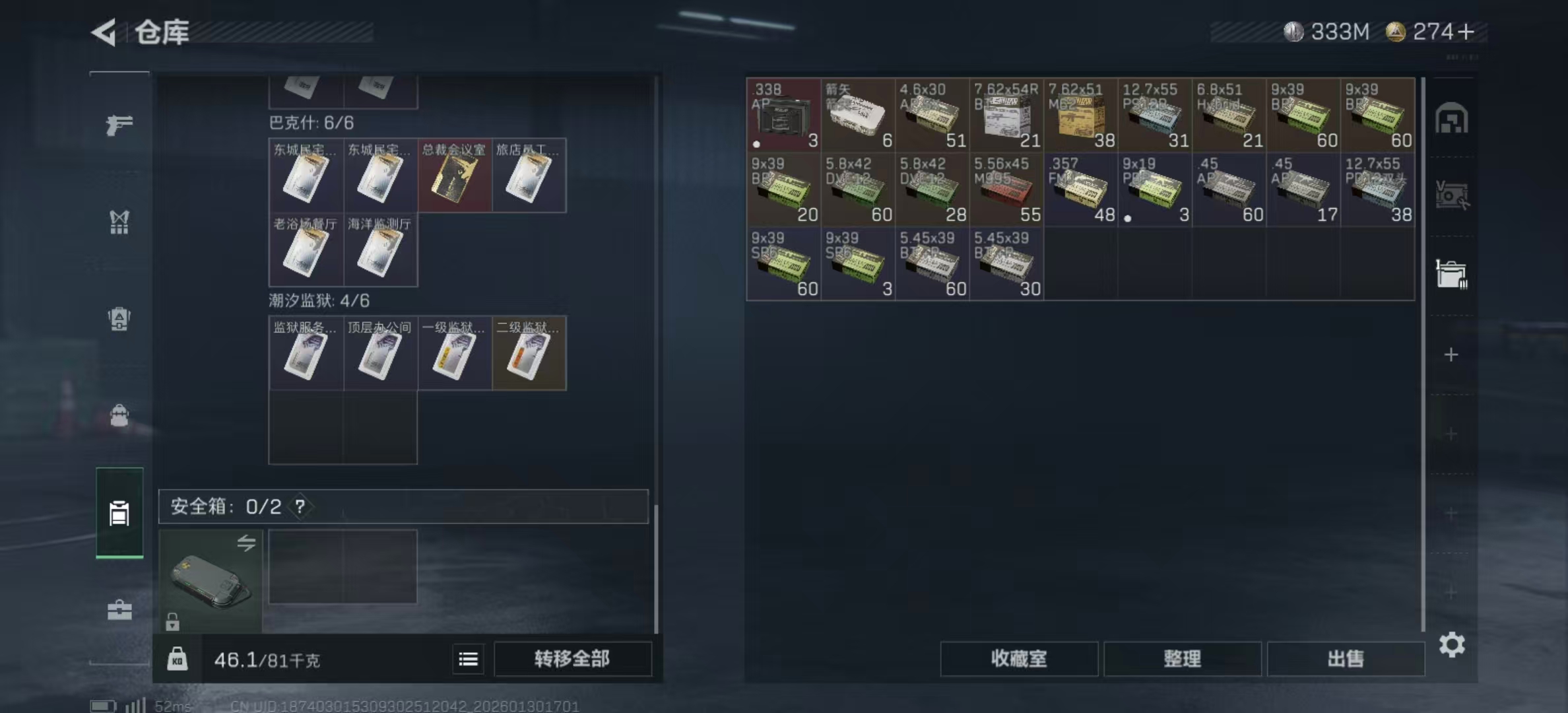This screenshot has height=713, width=1568.
Task: Select the 总裁会议室 keycard thumbnail
Action: click(x=455, y=175)
